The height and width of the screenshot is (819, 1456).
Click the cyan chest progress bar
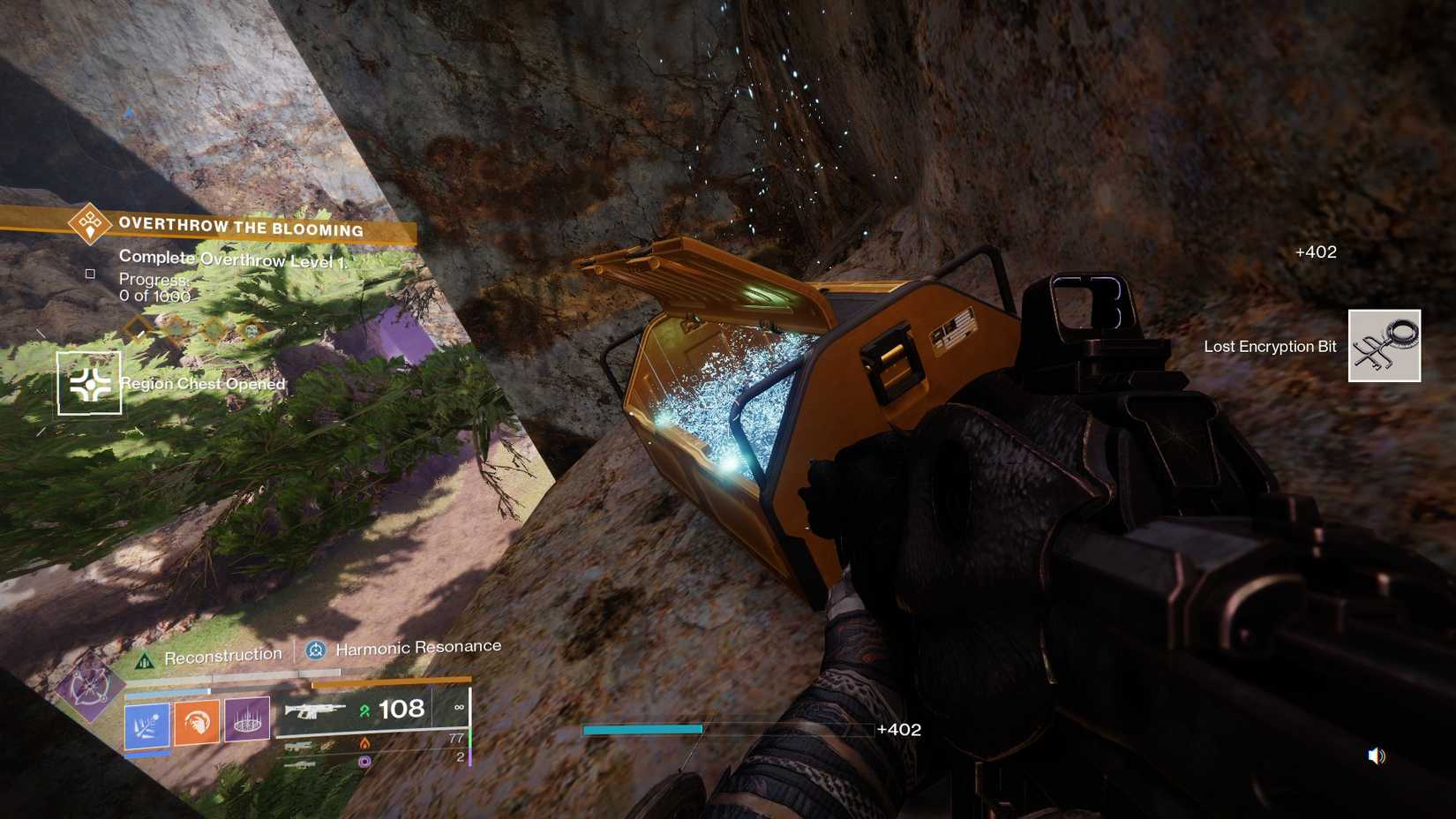[x=642, y=729]
